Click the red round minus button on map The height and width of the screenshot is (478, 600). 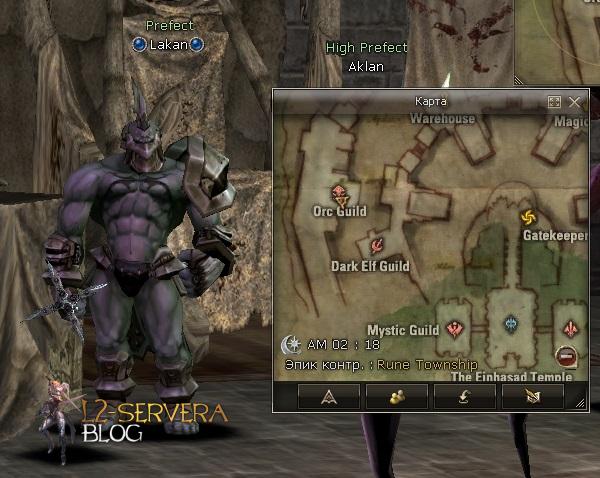pyautogui.click(x=566, y=354)
